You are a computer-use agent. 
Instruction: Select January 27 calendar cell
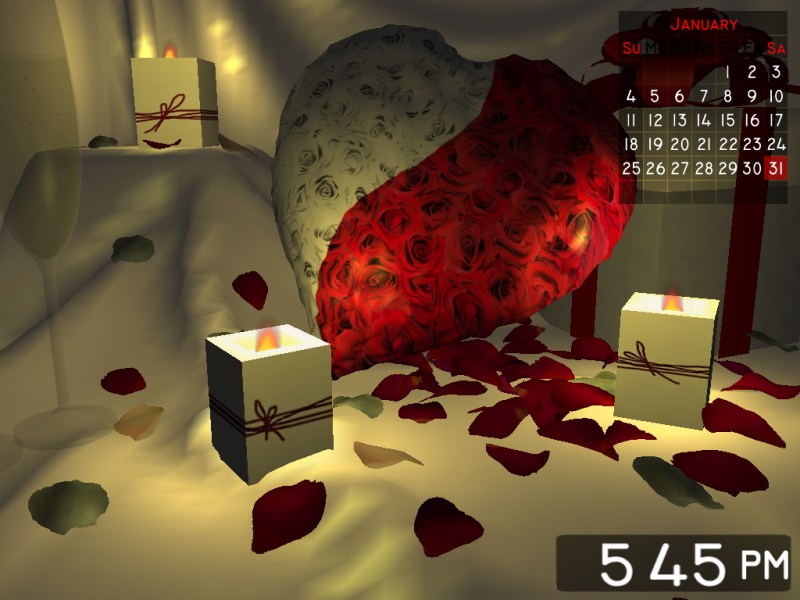679,168
